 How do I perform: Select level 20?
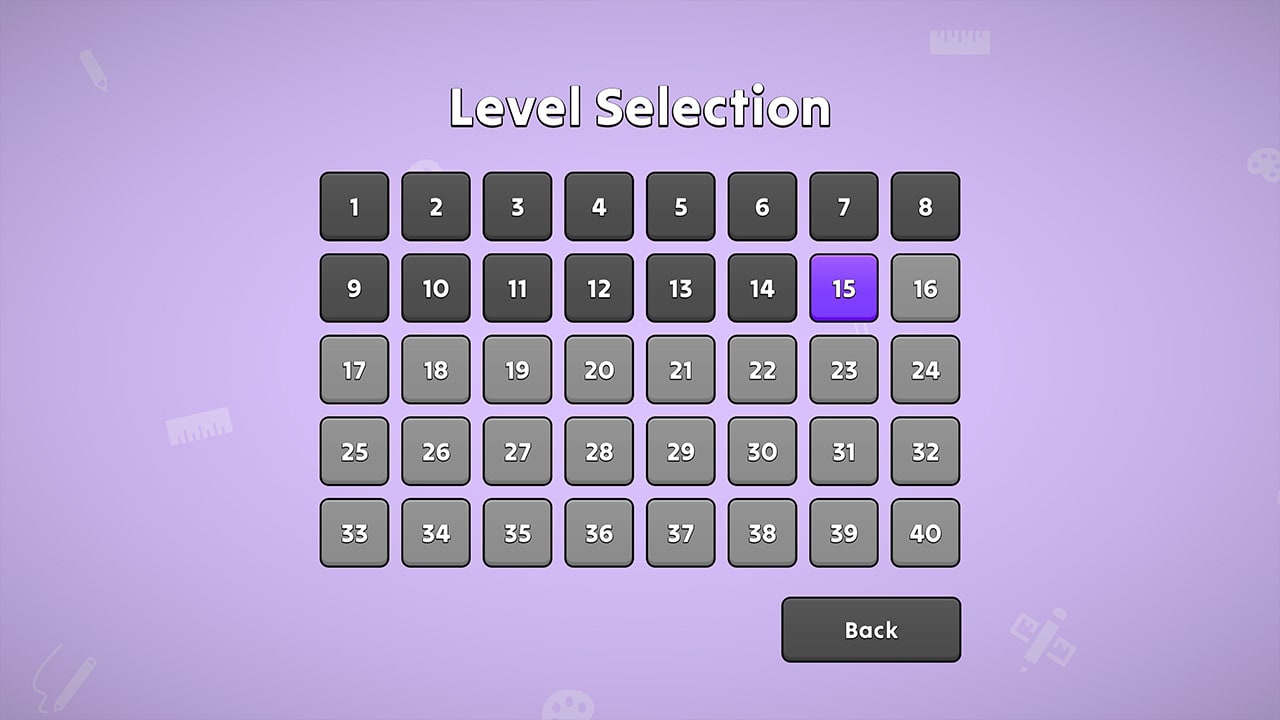coord(598,370)
